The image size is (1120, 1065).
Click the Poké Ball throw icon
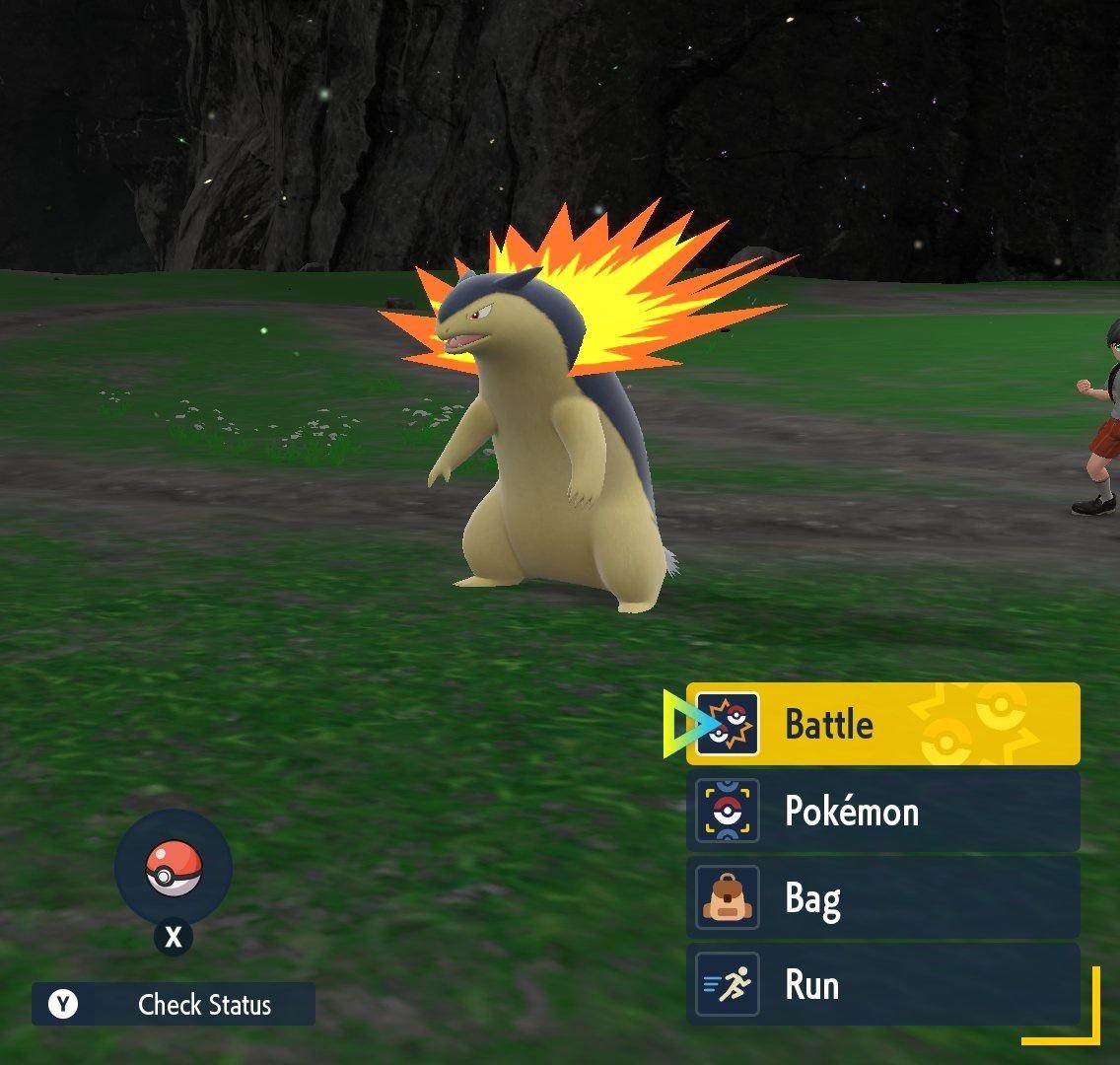[x=174, y=869]
